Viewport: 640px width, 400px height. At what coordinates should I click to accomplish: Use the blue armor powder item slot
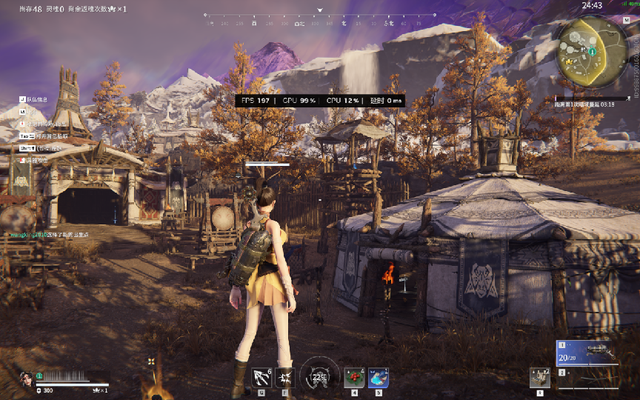[x=378, y=377]
